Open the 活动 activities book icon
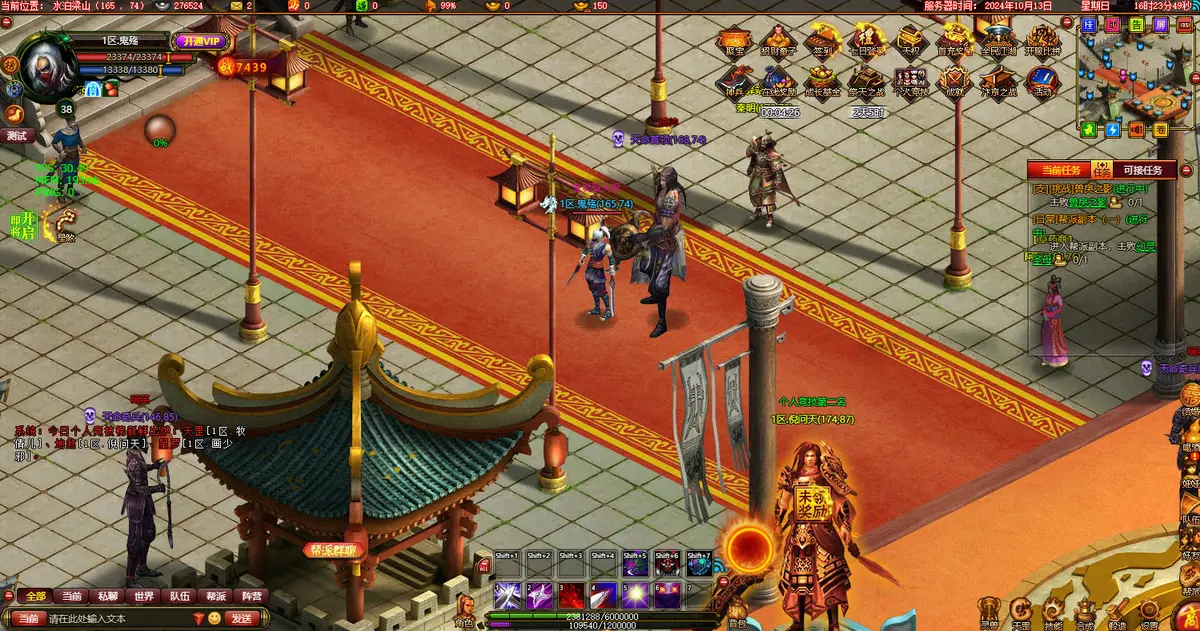This screenshot has height=631, width=1200. pyautogui.click(x=1042, y=82)
